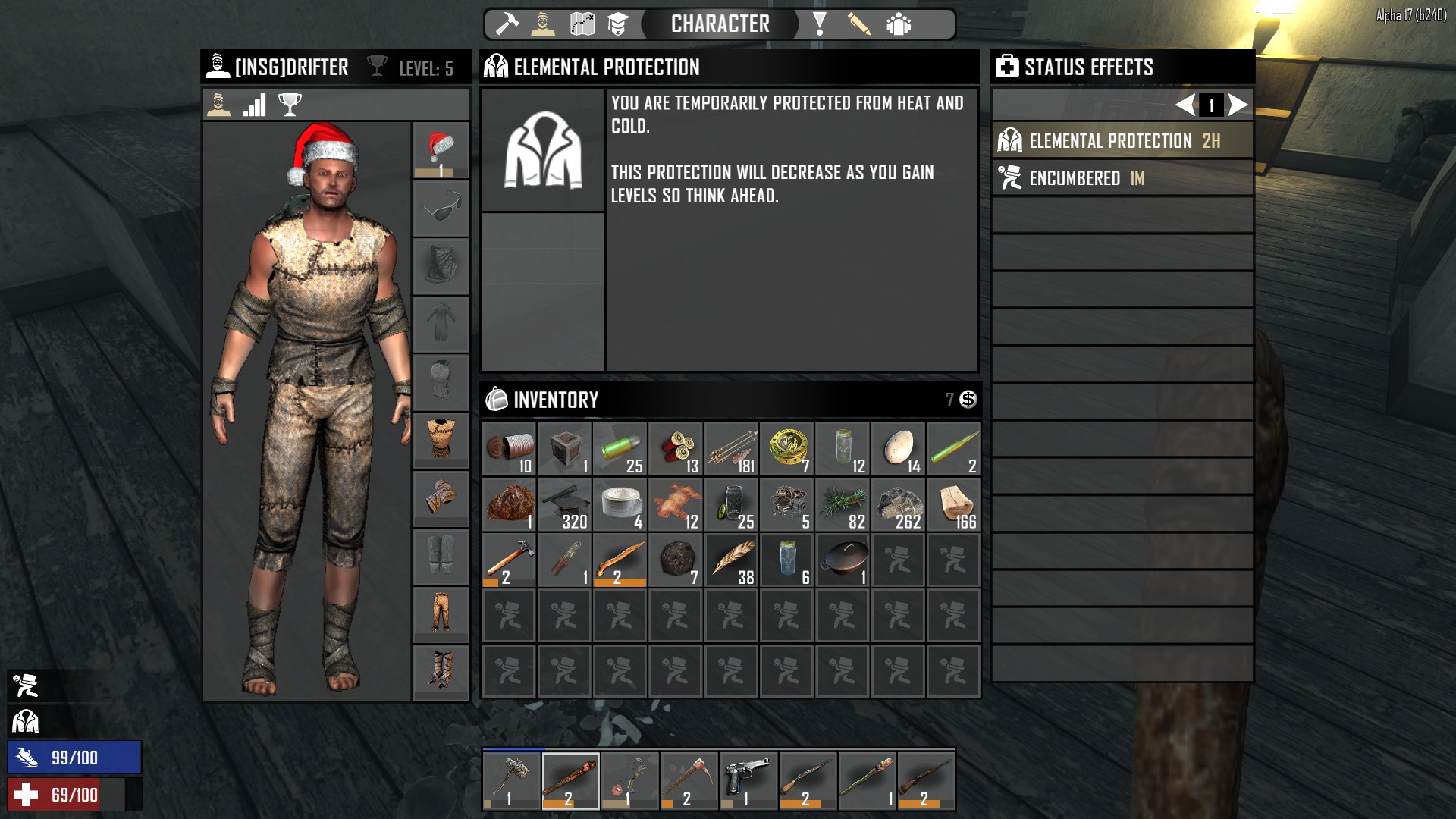
Task: Select the duct tape inventory slot
Action: pos(620,504)
